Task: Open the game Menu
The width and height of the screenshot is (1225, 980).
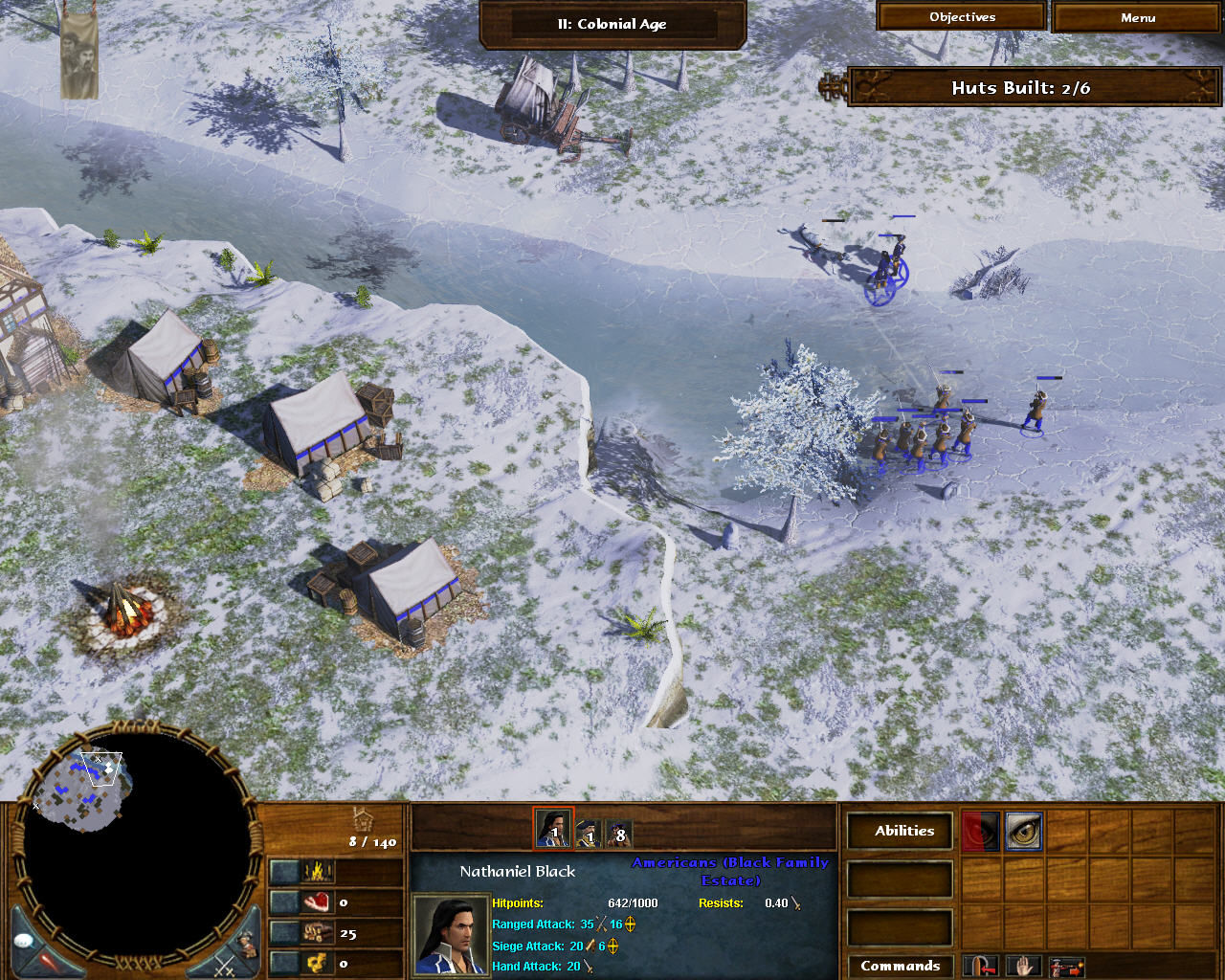Action: (x=1135, y=17)
